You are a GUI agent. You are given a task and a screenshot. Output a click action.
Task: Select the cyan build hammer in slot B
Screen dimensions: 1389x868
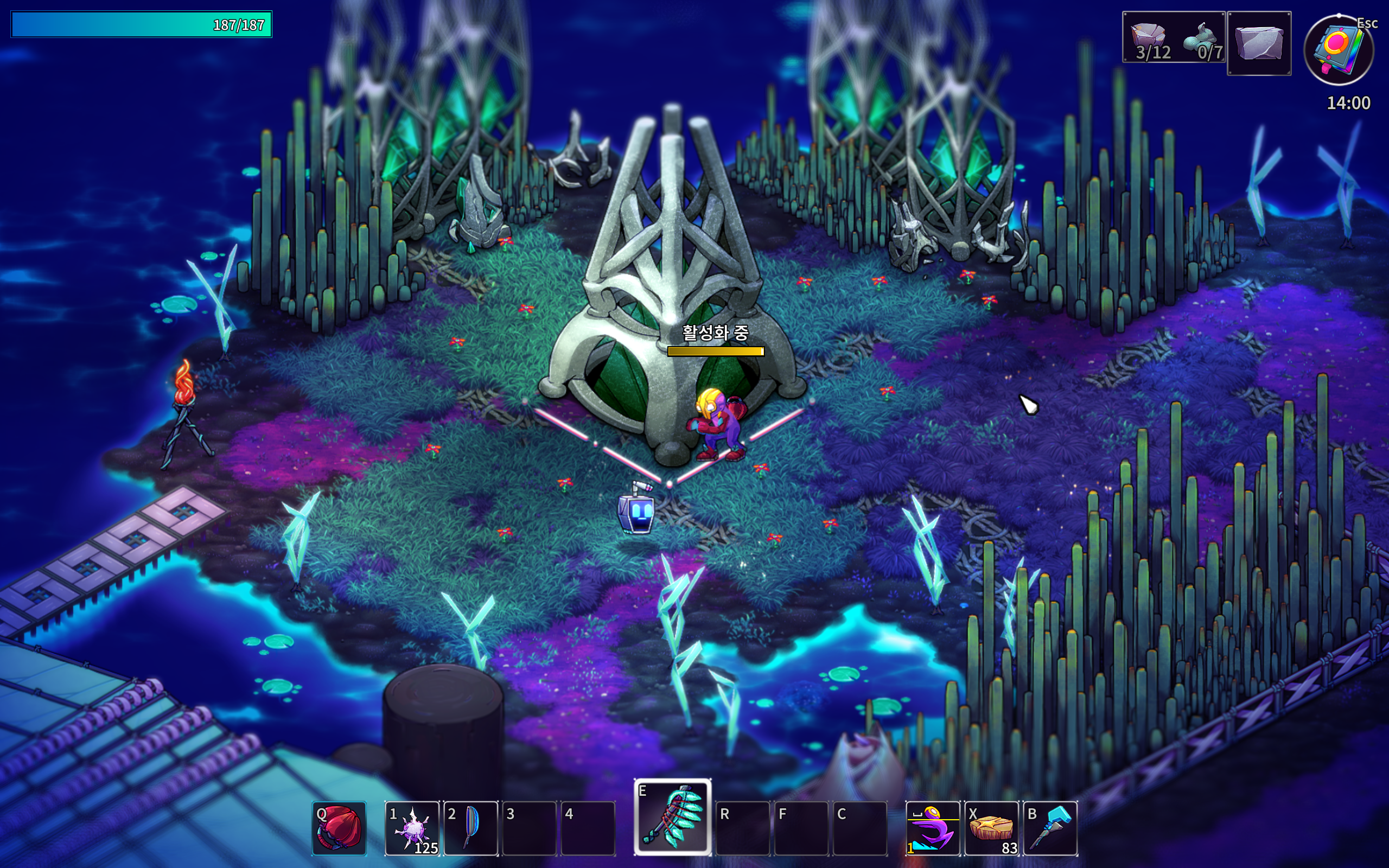[1050, 828]
